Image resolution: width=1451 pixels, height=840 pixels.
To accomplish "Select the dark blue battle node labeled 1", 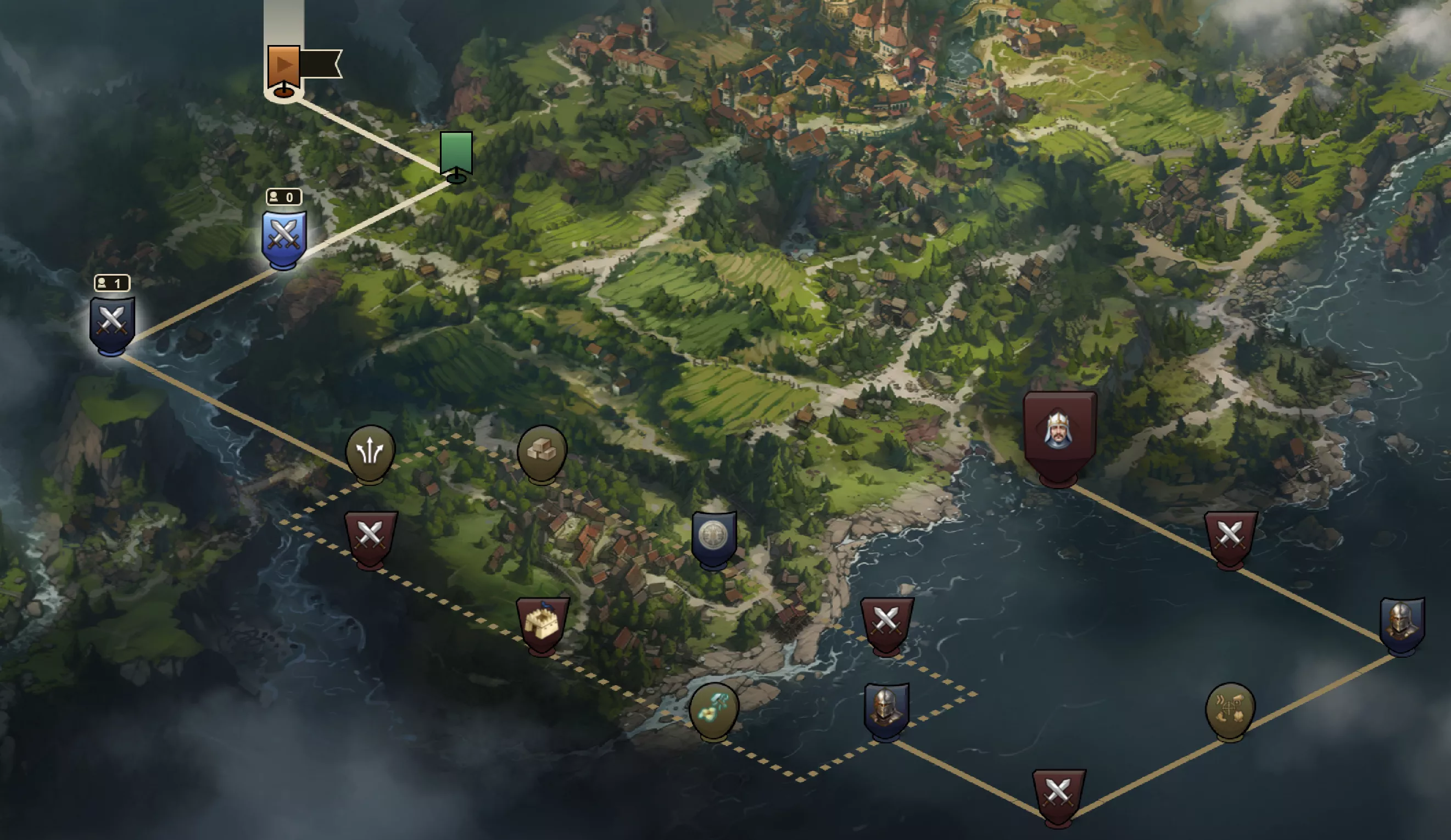I will pos(111,323).
